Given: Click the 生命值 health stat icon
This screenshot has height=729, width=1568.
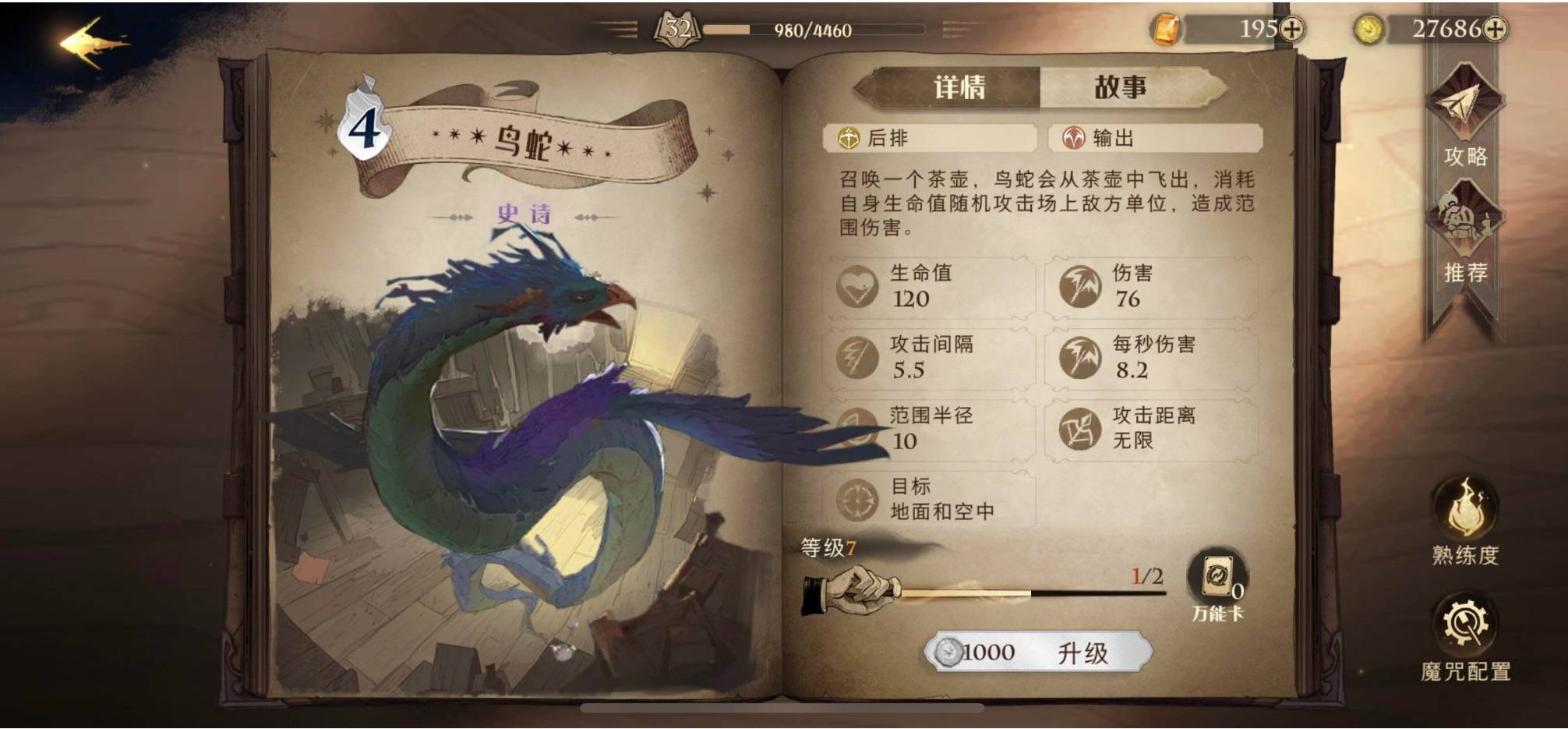Looking at the screenshot, I should pos(859,287).
